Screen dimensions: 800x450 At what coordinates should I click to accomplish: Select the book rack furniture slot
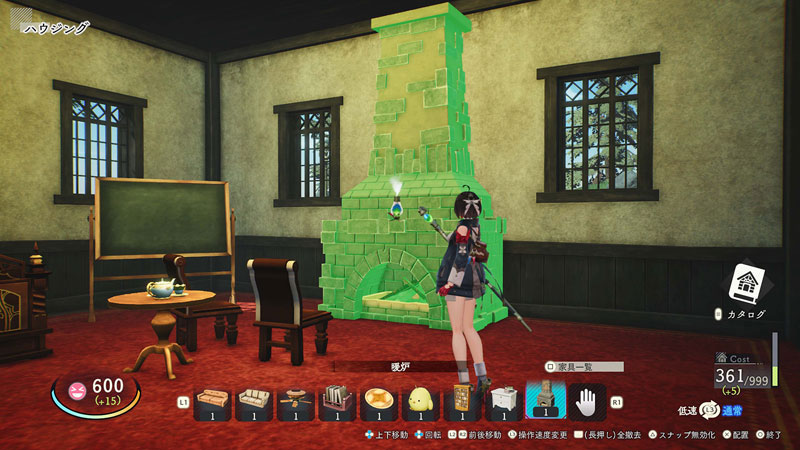pos(337,400)
